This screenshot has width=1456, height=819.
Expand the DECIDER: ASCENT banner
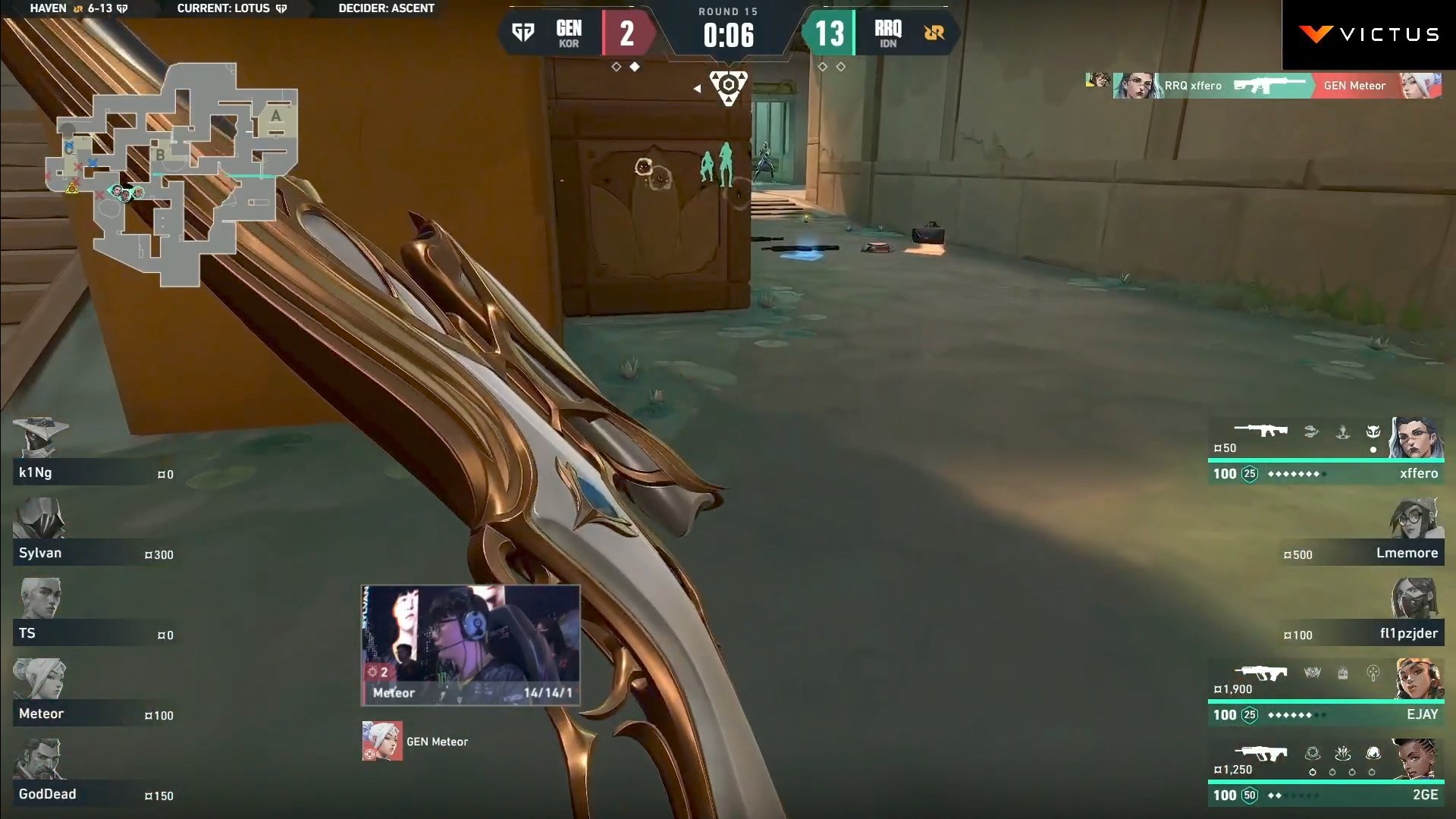[x=385, y=9]
